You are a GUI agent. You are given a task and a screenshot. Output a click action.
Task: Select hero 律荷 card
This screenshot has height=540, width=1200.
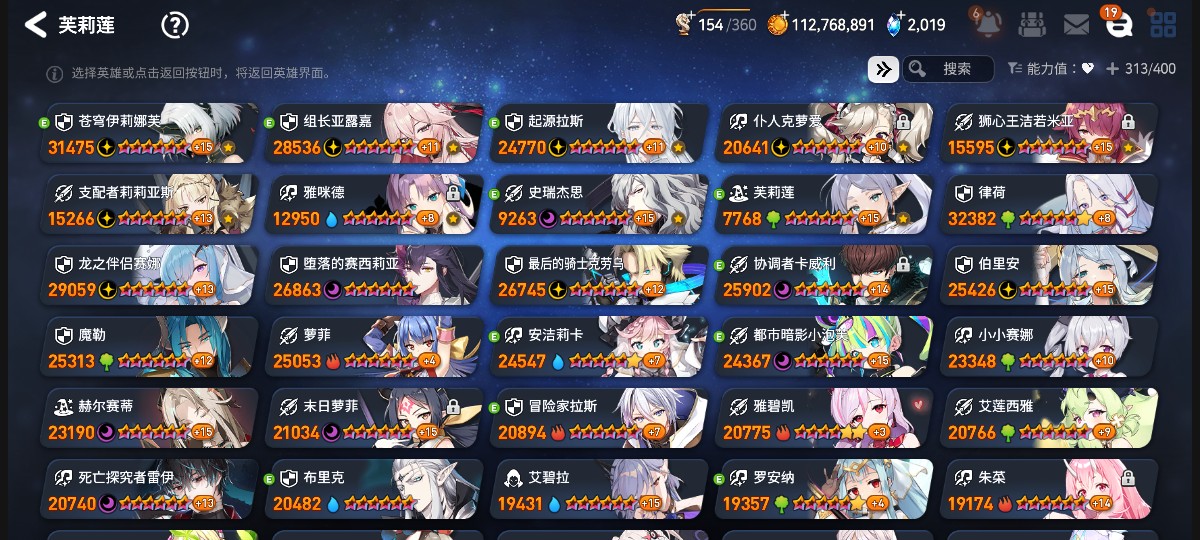click(x=1050, y=205)
